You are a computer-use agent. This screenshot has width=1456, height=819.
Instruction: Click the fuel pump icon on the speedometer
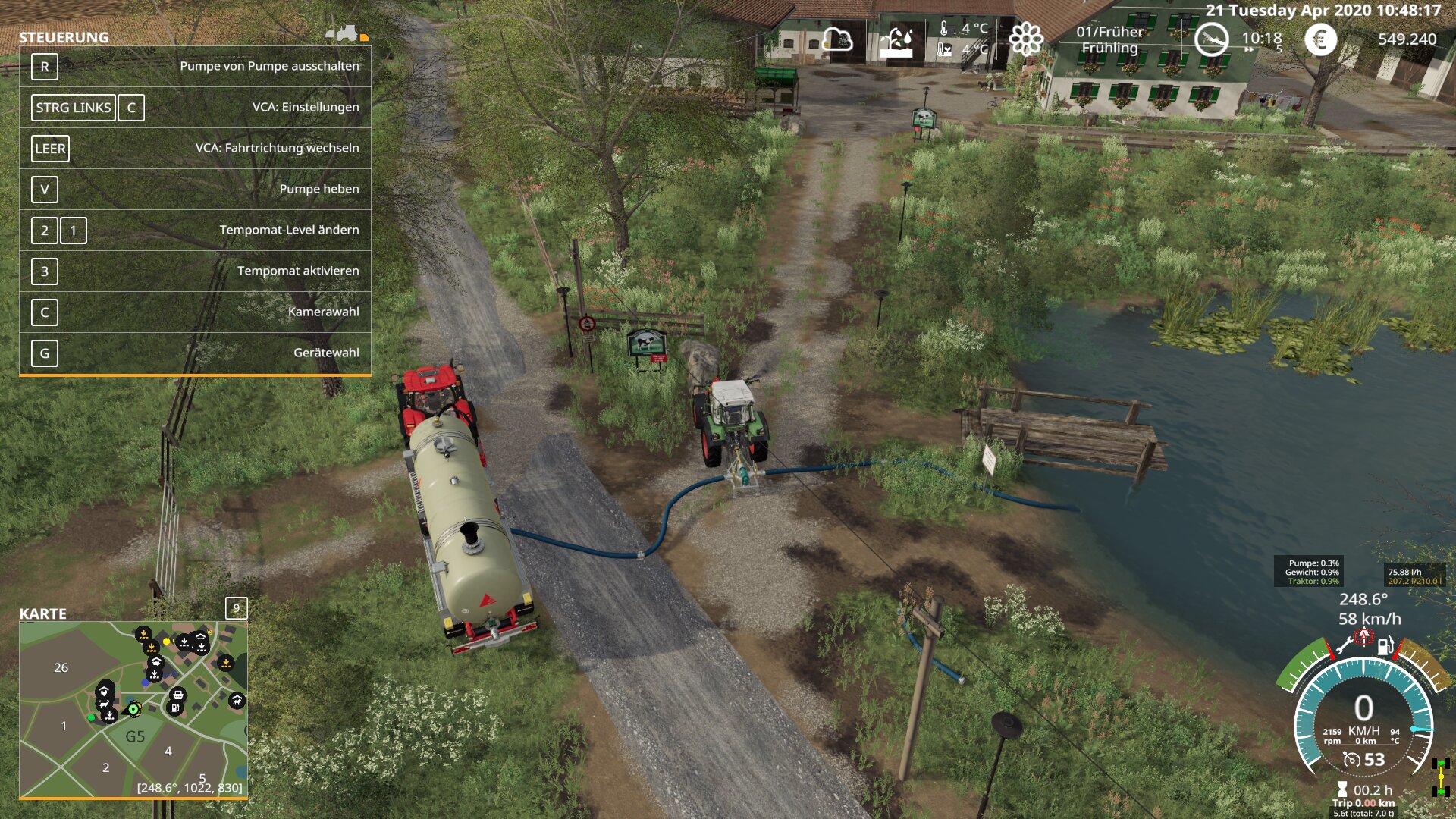pyautogui.click(x=1385, y=646)
